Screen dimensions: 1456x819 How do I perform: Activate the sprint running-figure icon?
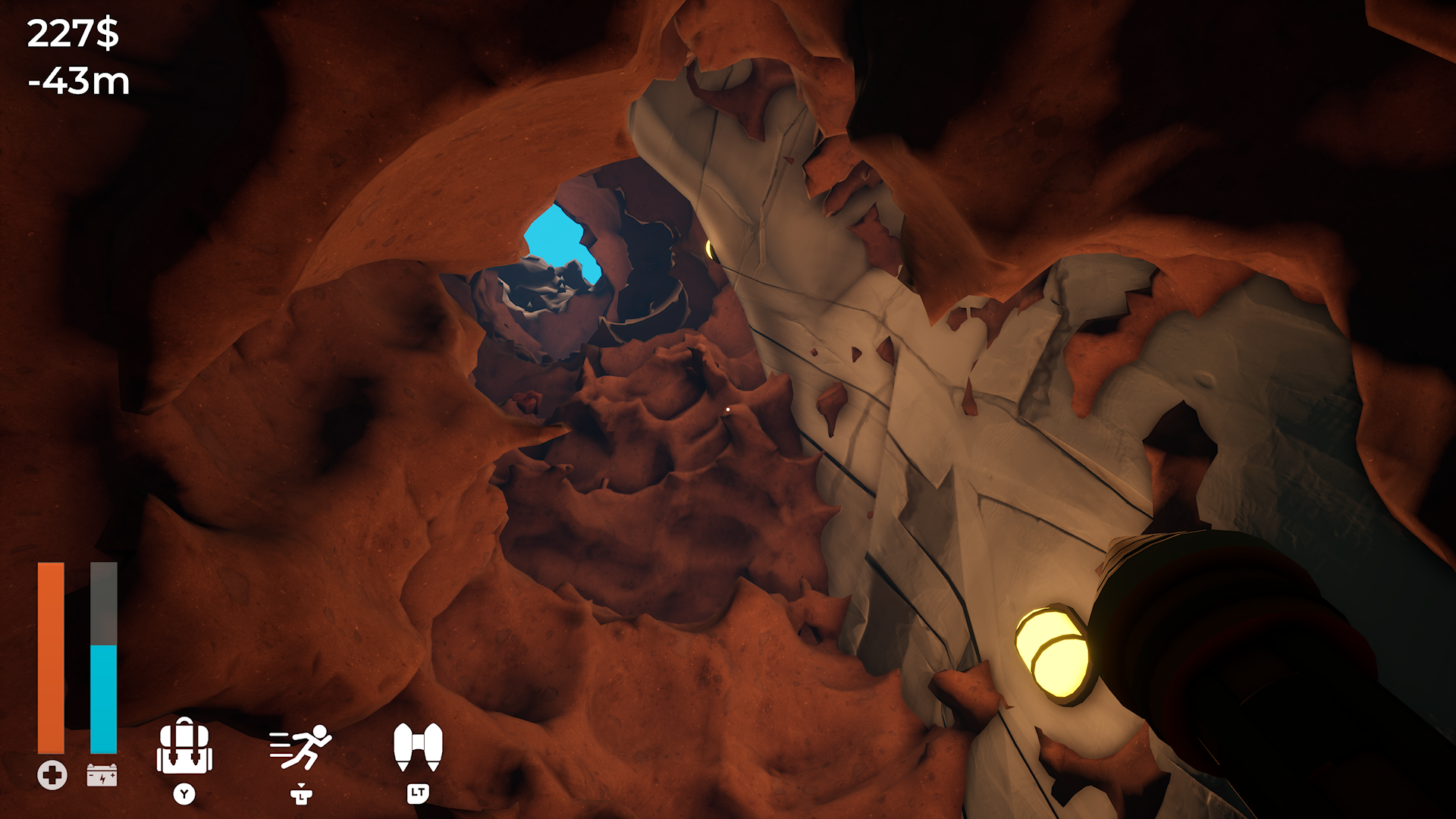tap(301, 747)
